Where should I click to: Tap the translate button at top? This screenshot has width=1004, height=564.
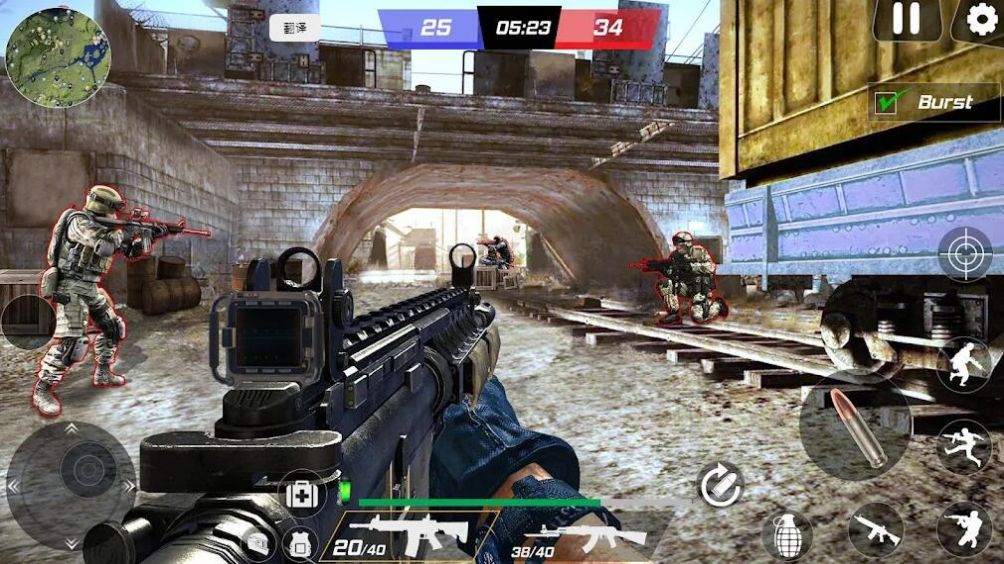tap(295, 27)
